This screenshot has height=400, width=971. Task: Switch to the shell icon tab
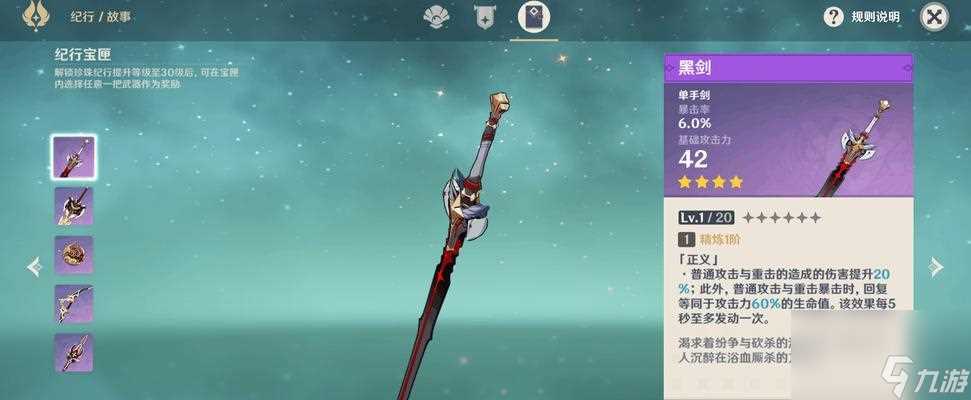[437, 16]
